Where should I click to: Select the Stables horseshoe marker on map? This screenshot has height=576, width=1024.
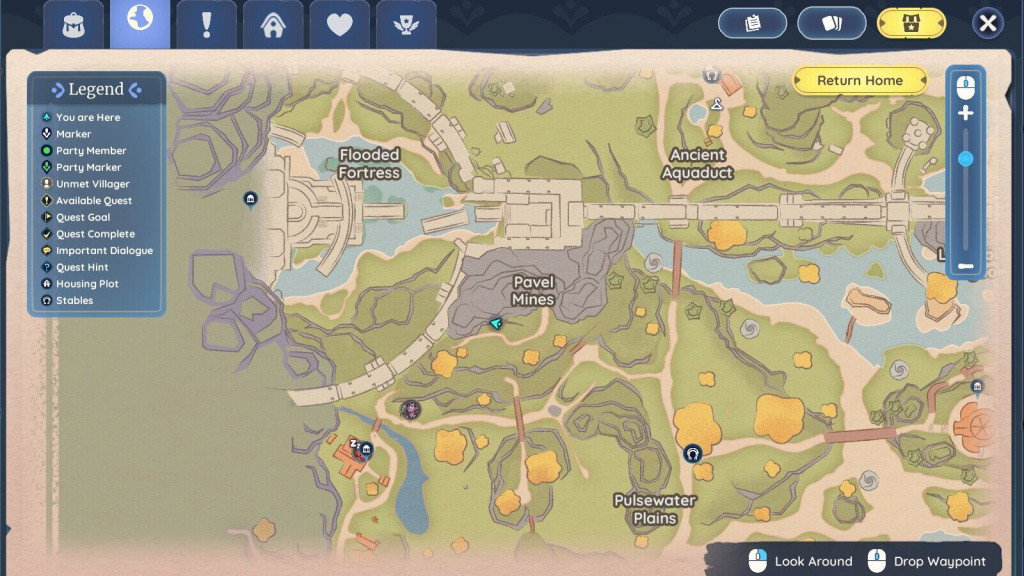pos(692,453)
